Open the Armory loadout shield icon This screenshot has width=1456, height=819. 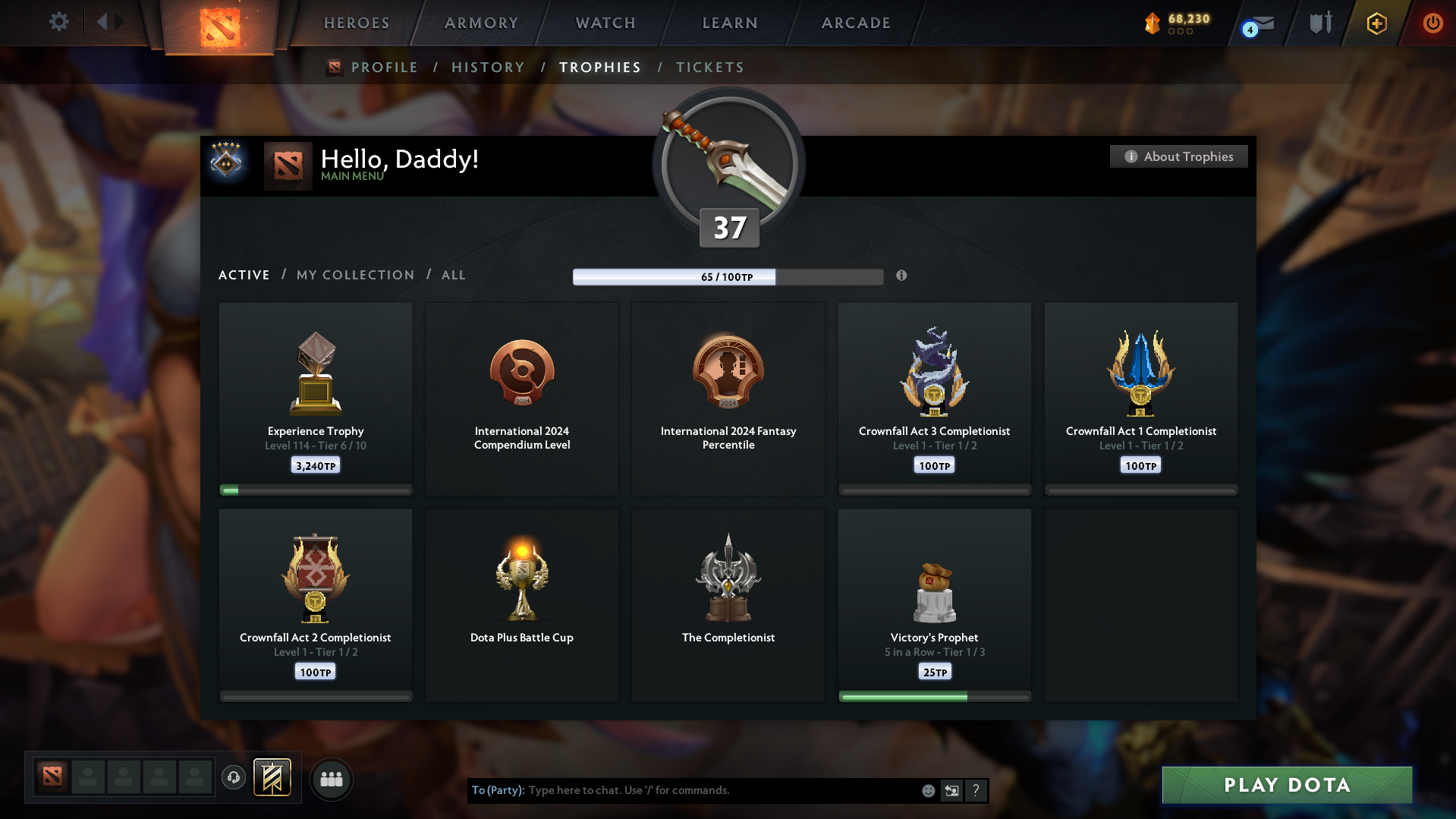tap(1319, 23)
